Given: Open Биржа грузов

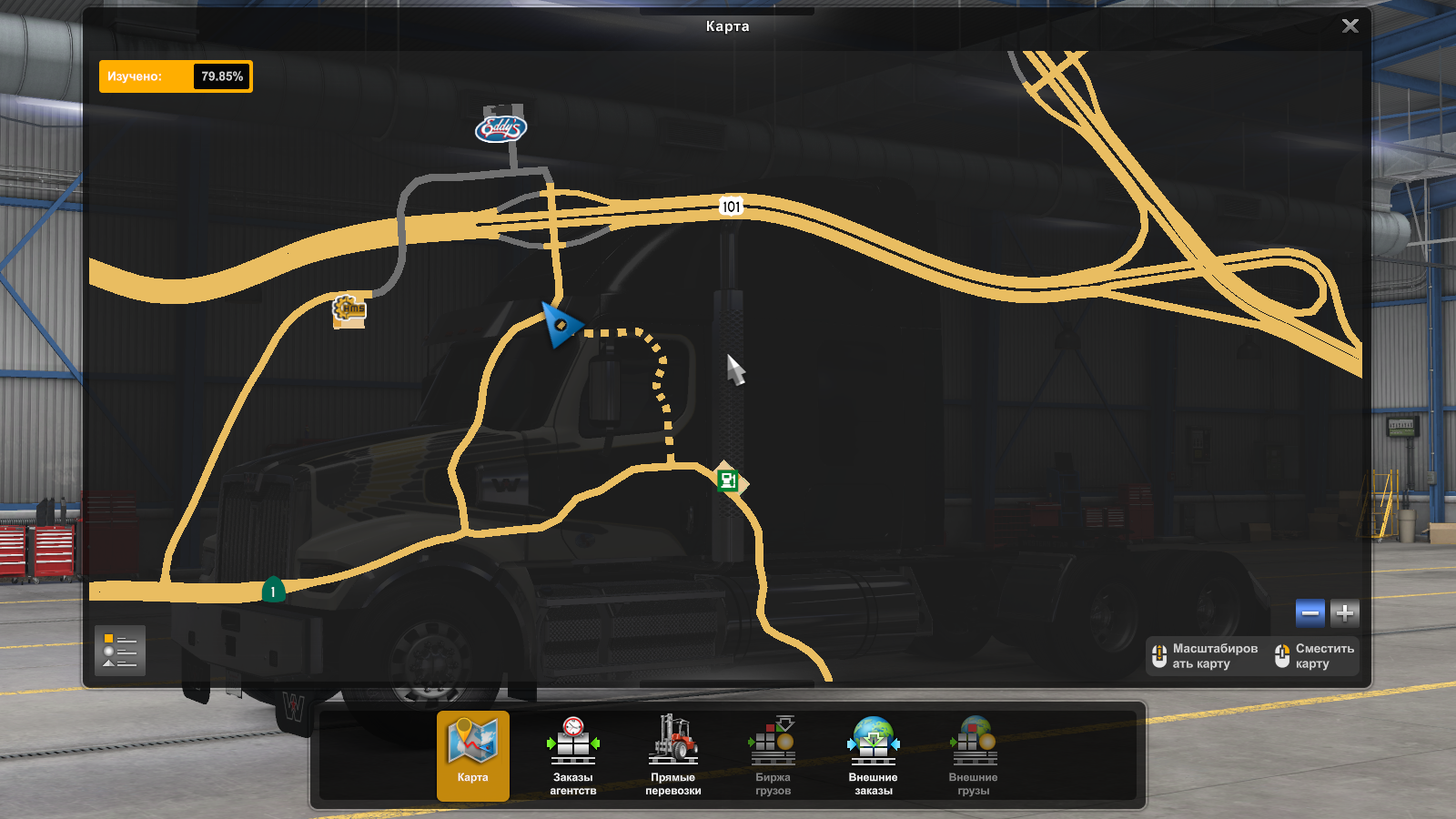Looking at the screenshot, I should pyautogui.click(x=773, y=755).
